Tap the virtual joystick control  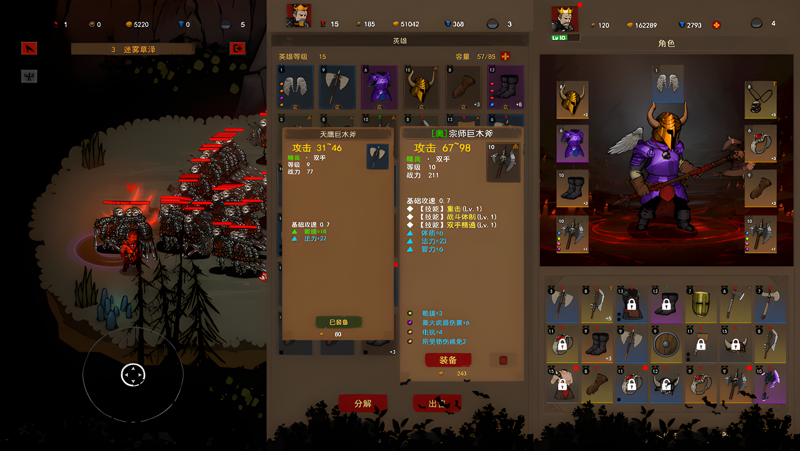(x=133, y=375)
